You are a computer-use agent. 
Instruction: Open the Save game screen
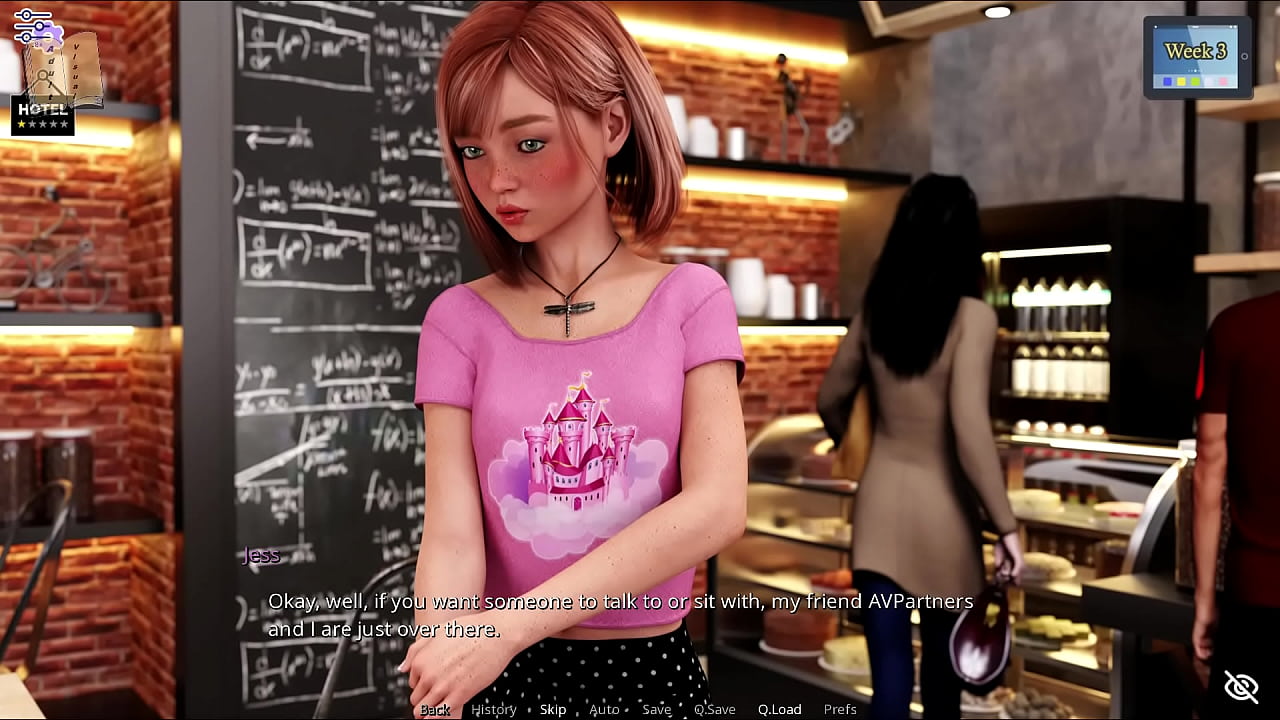pos(657,709)
